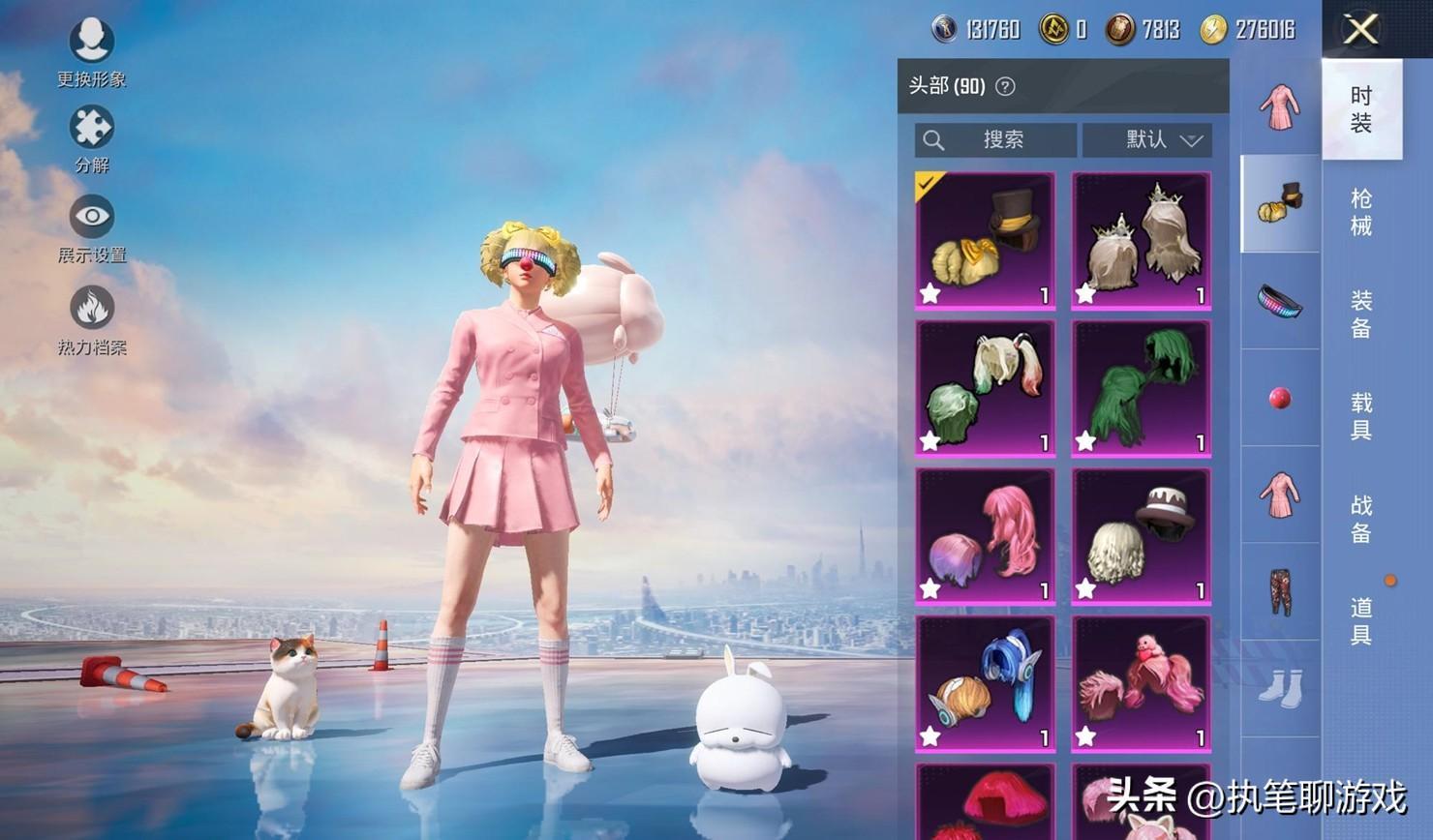This screenshot has height=840, width=1433.
Task: Close the wardrobe with the X button
Action: point(1360,29)
